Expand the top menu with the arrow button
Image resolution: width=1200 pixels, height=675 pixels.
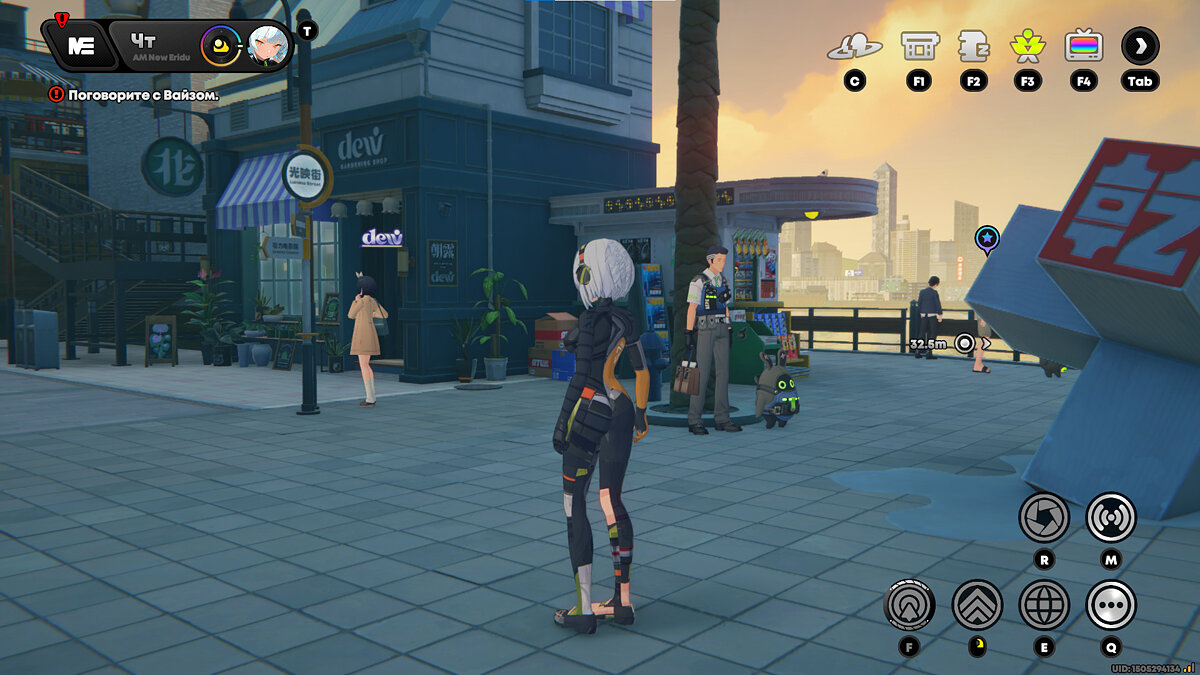point(1140,45)
